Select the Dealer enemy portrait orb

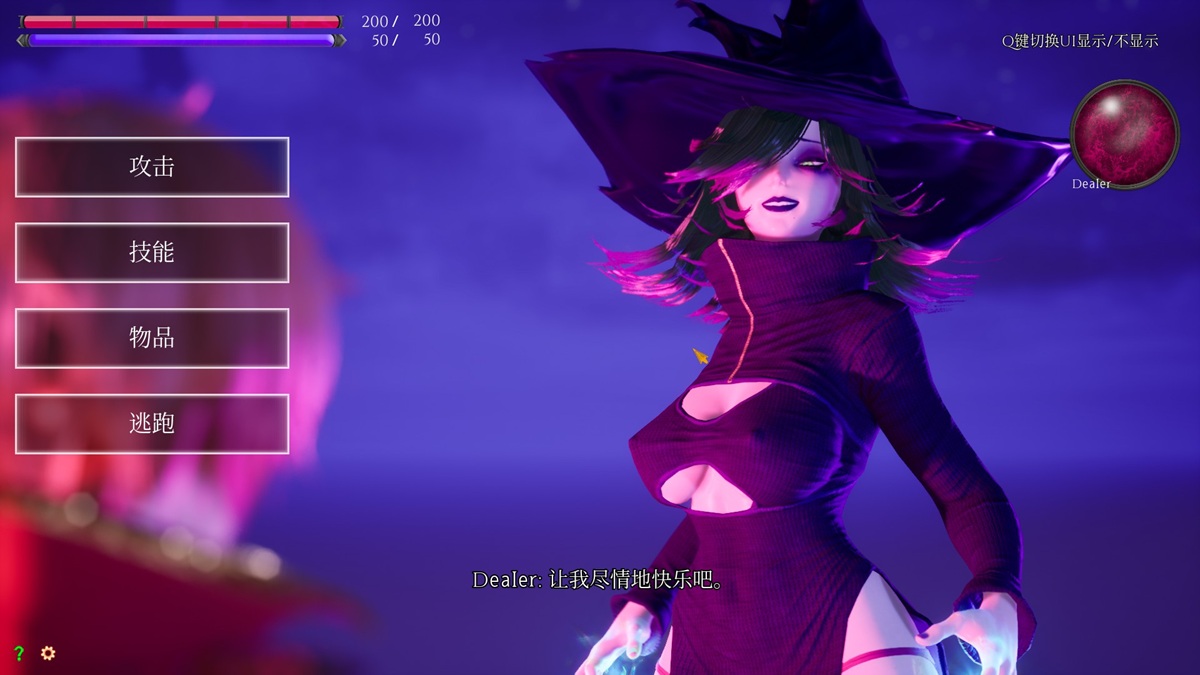pyautogui.click(x=1124, y=133)
